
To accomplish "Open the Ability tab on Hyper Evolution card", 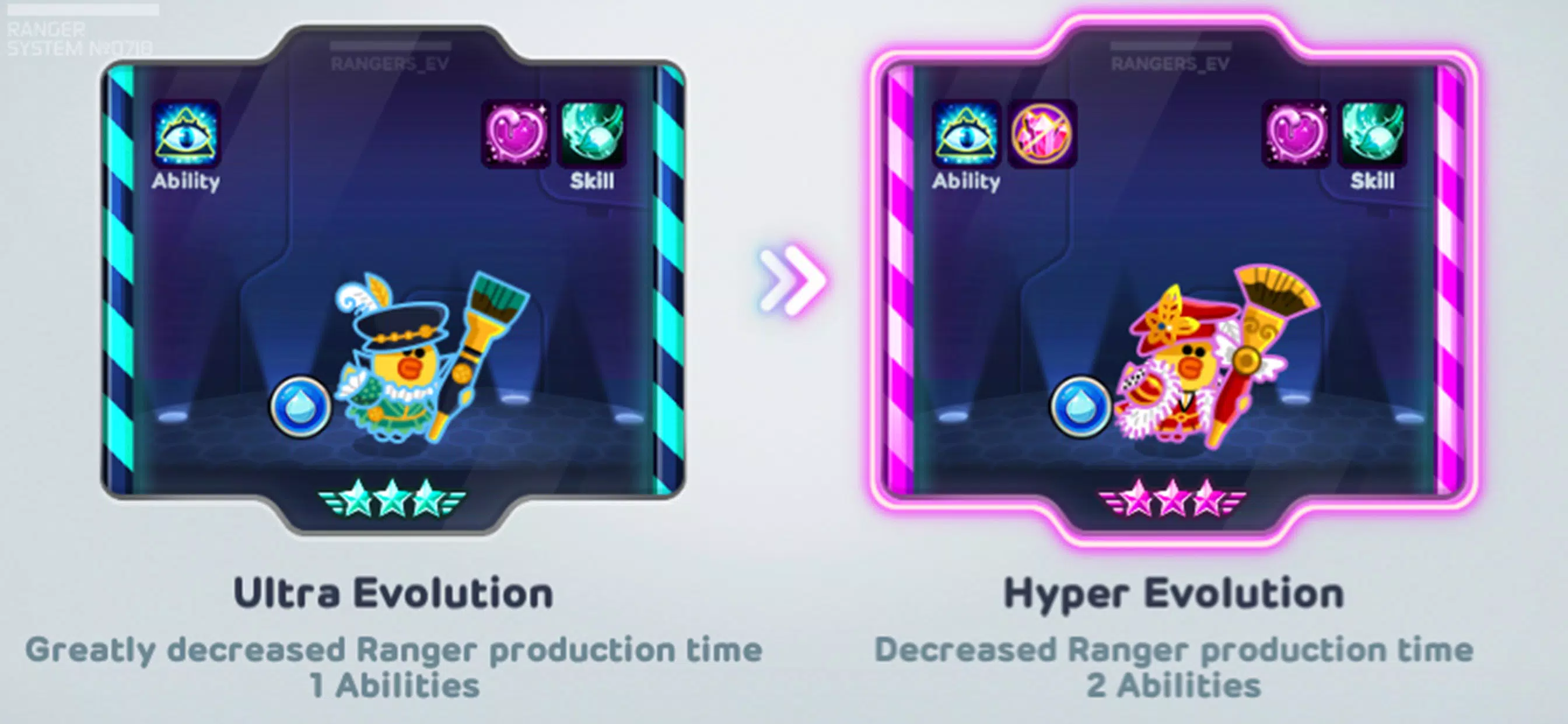I will (x=968, y=181).
